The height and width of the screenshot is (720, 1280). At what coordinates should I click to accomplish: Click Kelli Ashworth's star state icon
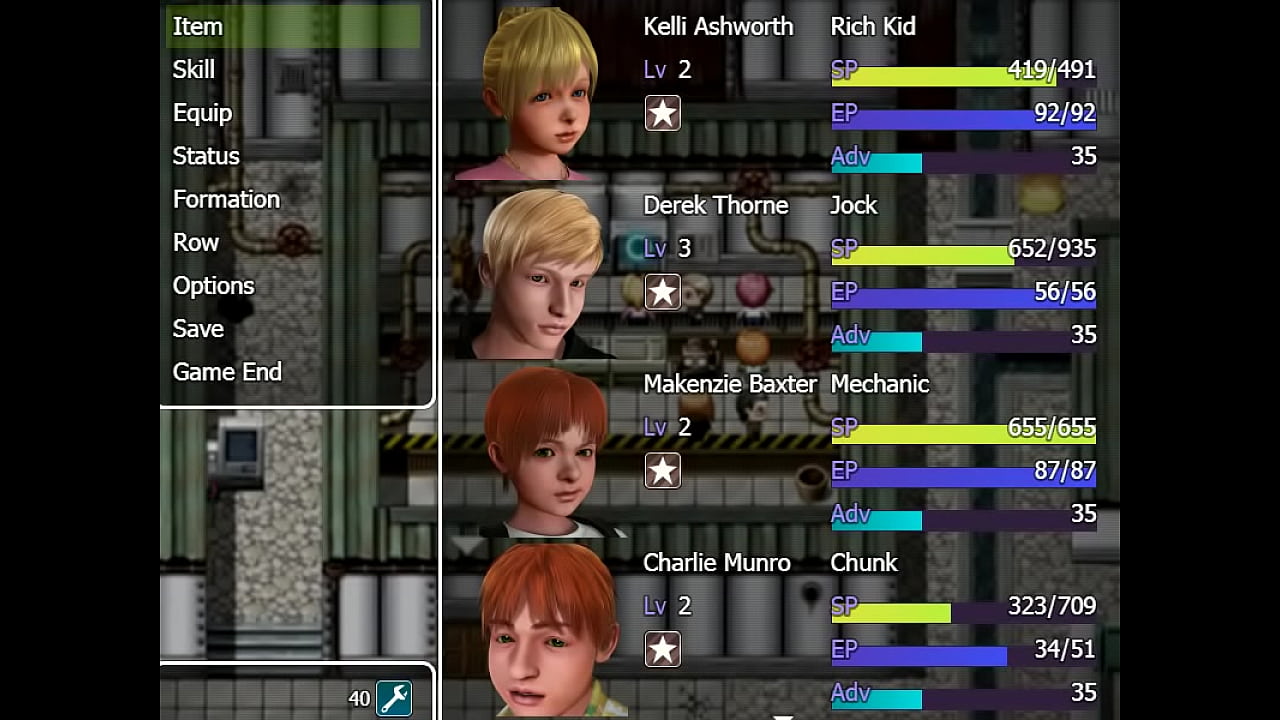[662, 113]
